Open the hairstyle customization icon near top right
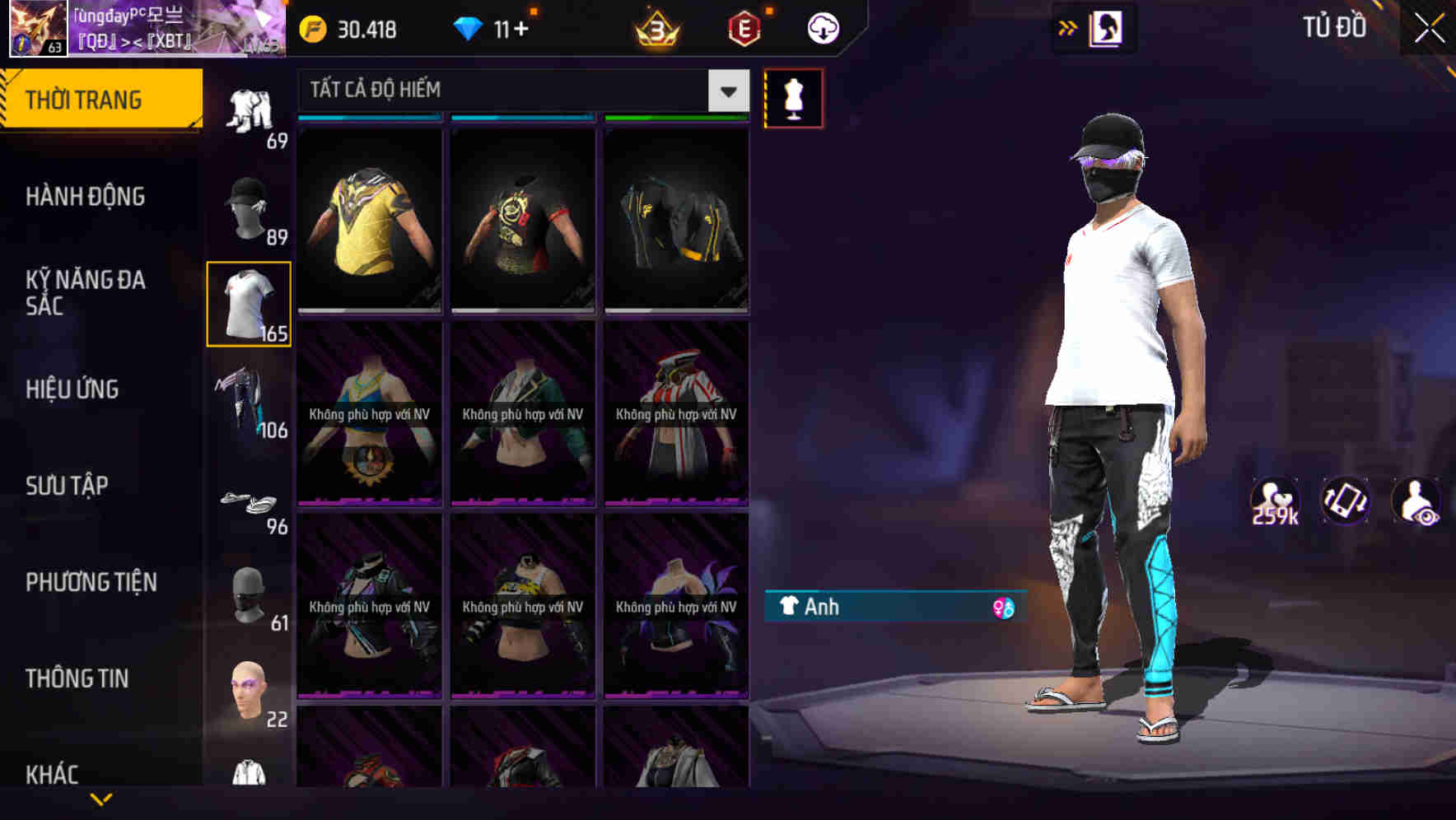Viewport: 1456px width, 820px height. (x=1108, y=27)
